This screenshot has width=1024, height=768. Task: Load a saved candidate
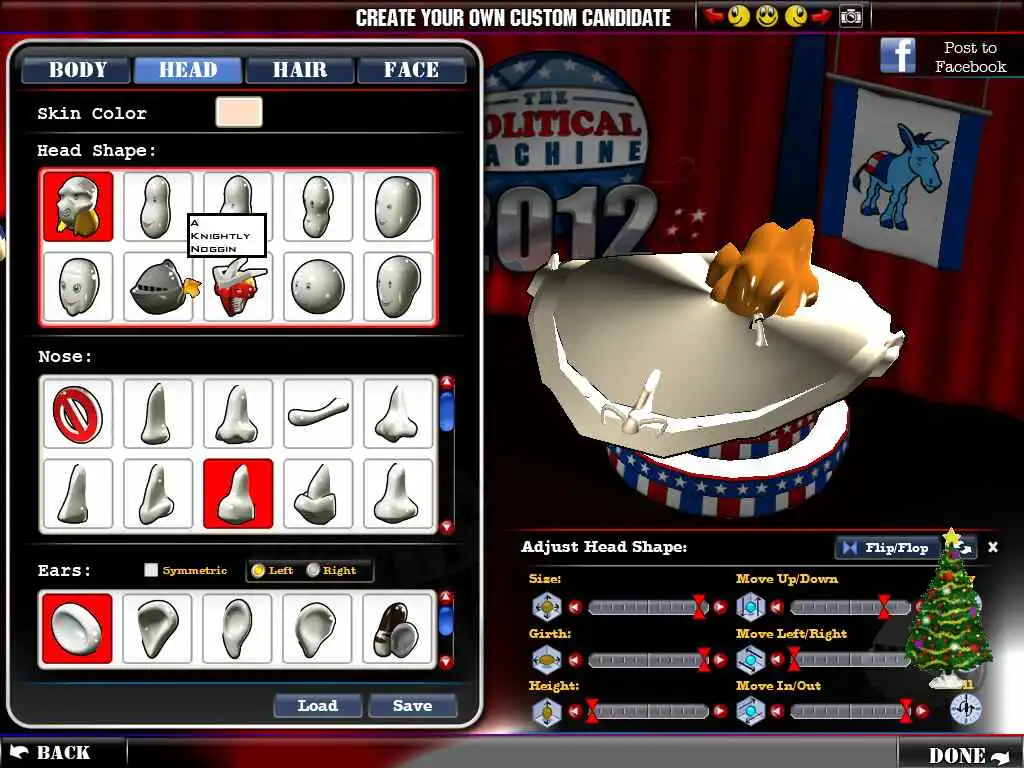pyautogui.click(x=317, y=706)
